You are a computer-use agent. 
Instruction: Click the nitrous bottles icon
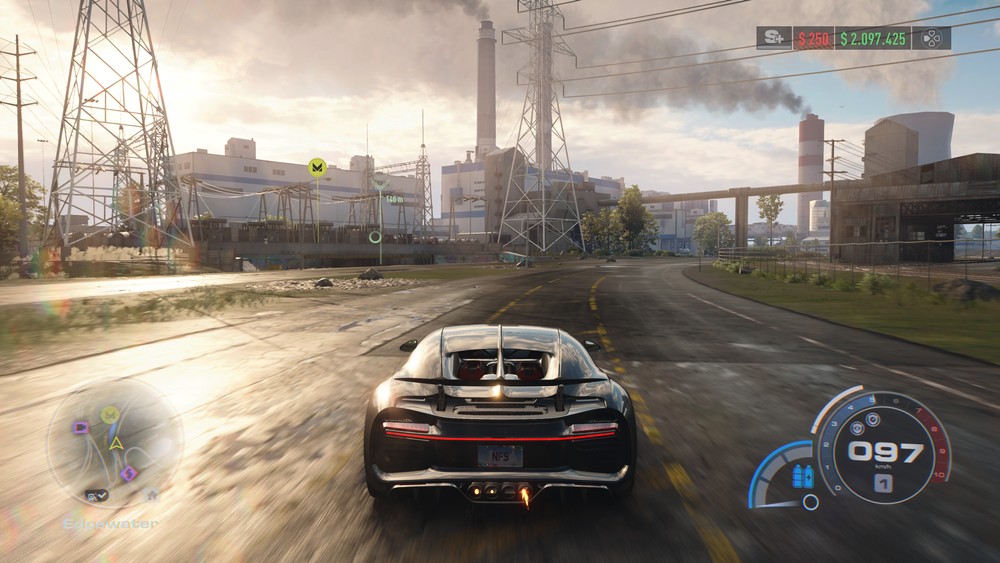click(x=802, y=476)
